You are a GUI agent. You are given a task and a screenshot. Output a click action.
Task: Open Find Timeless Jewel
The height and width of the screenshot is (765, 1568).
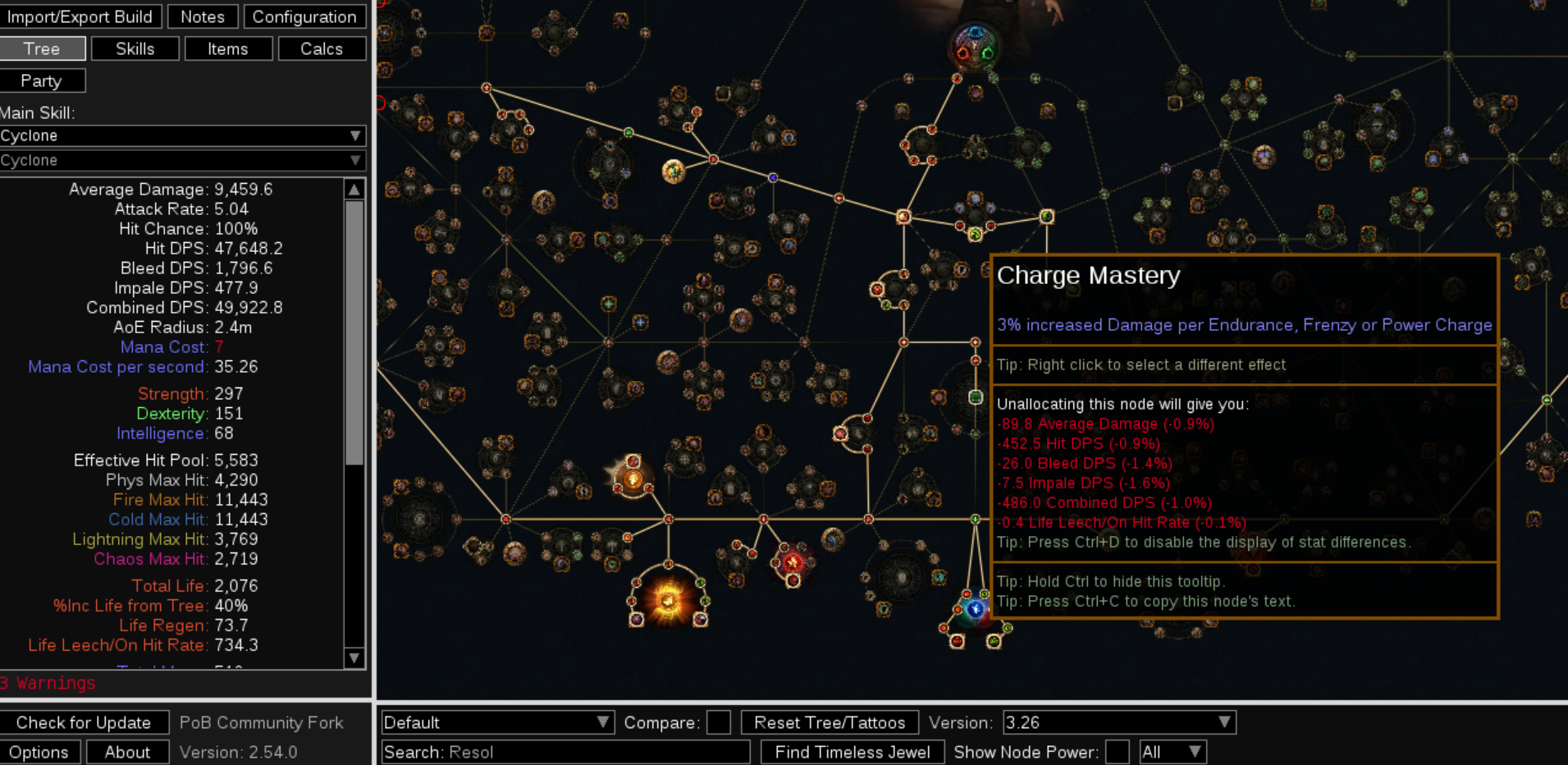click(x=853, y=752)
